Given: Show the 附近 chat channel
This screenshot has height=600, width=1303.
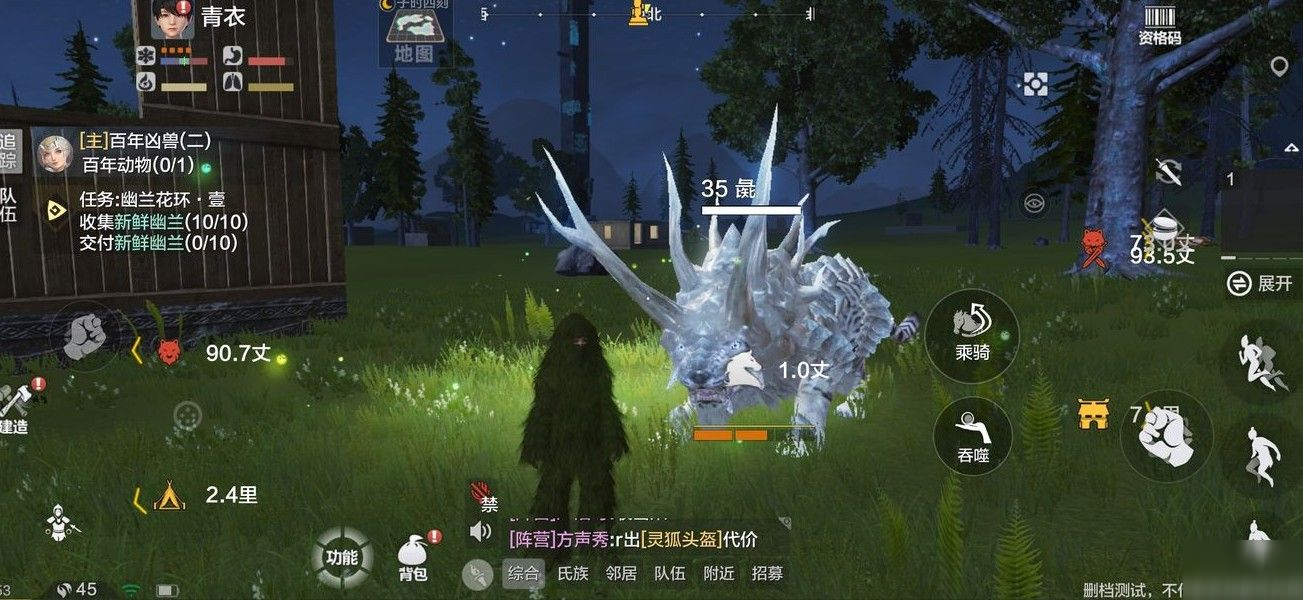Looking at the screenshot, I should pyautogui.click(x=718, y=573).
